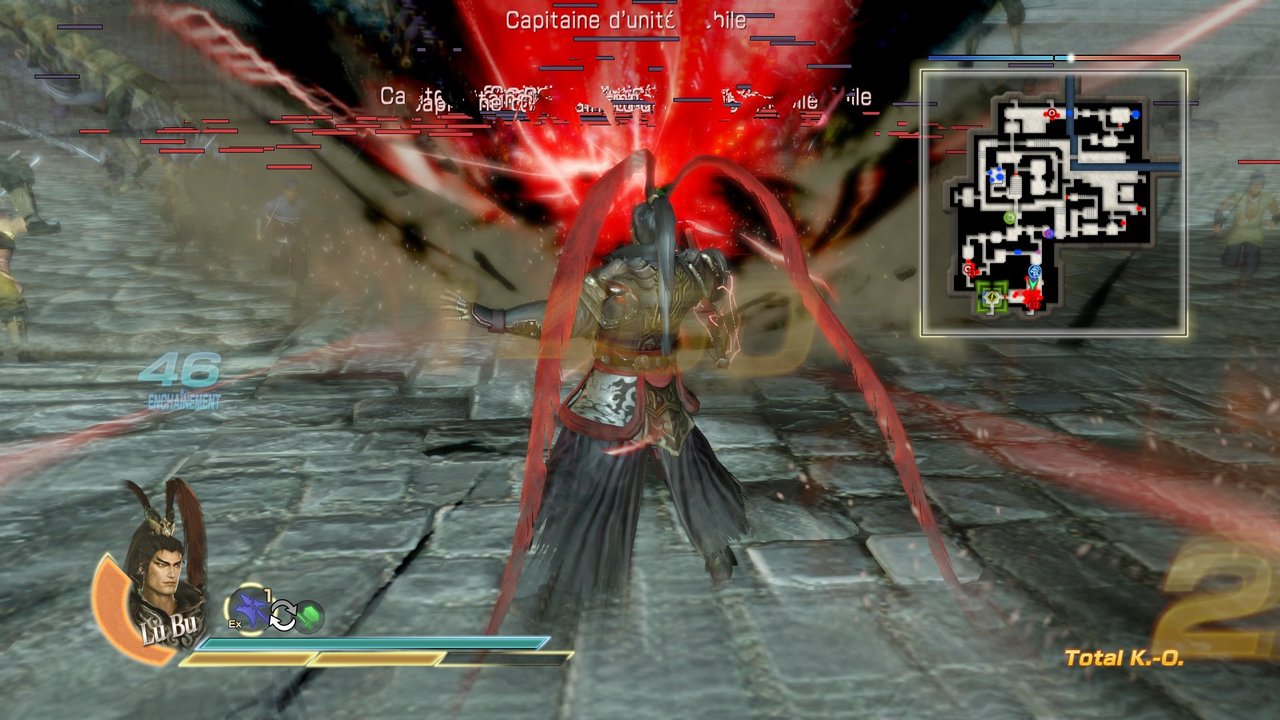Select the green circle marker on minimap

coord(1009,218)
